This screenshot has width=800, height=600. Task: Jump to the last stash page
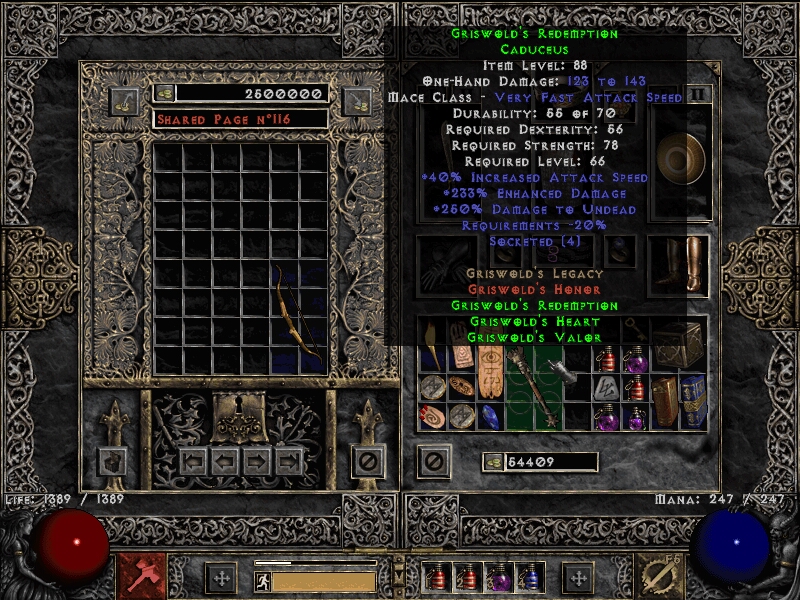tap(290, 461)
